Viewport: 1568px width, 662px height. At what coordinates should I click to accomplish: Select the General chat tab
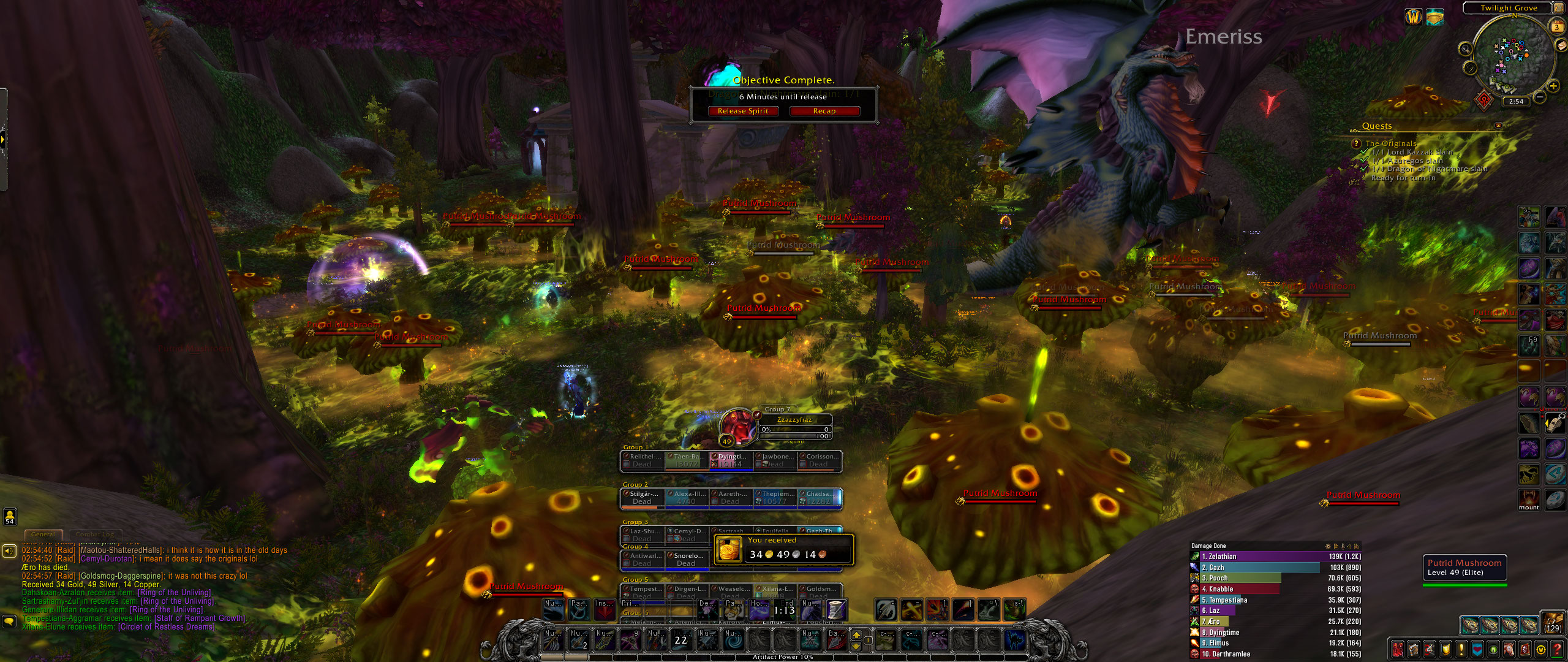click(x=43, y=535)
